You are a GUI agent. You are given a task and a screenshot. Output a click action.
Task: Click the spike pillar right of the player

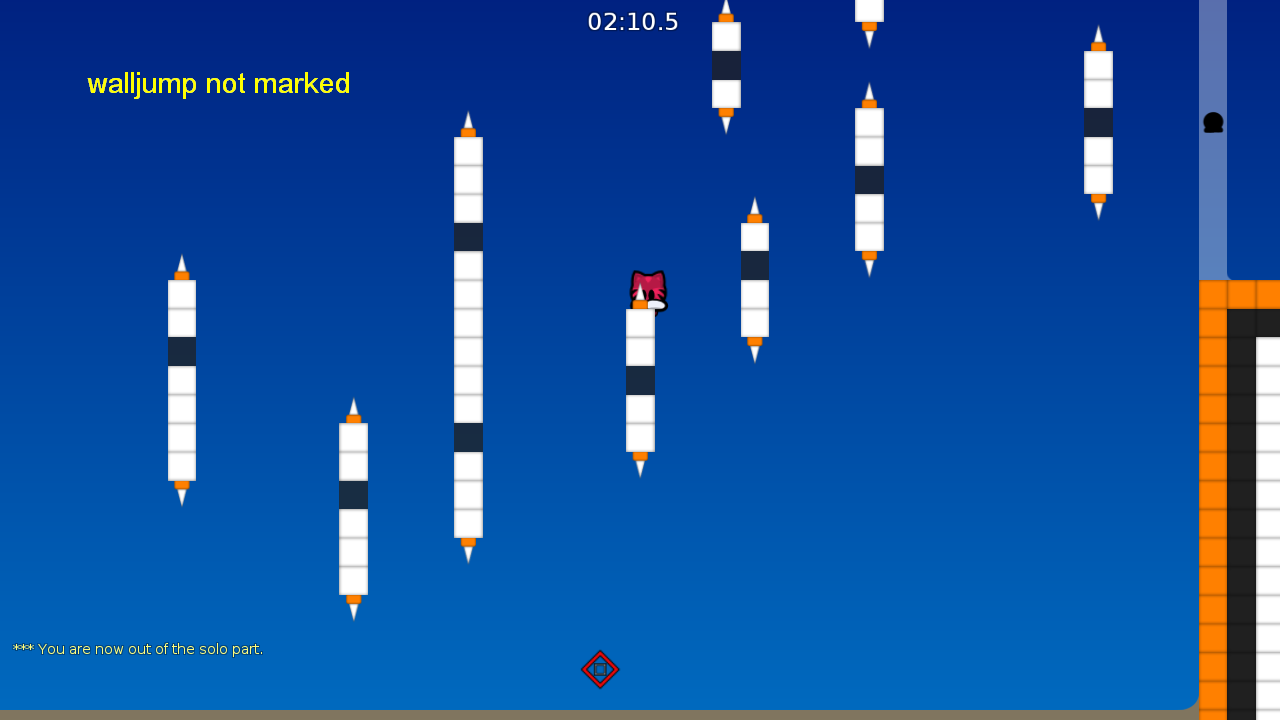point(754,280)
